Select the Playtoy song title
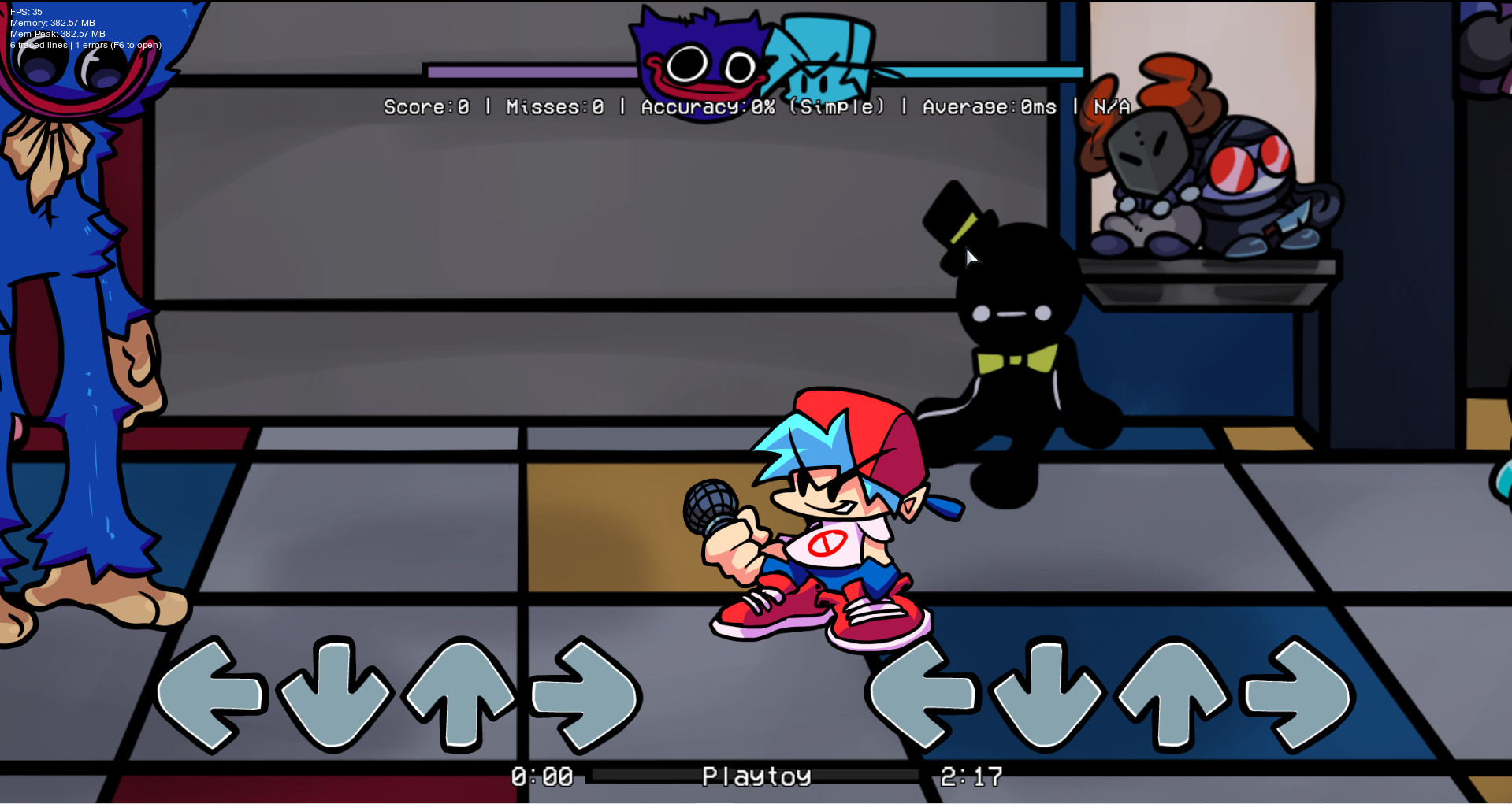Viewport: 1512px width, 804px height. coord(756,777)
